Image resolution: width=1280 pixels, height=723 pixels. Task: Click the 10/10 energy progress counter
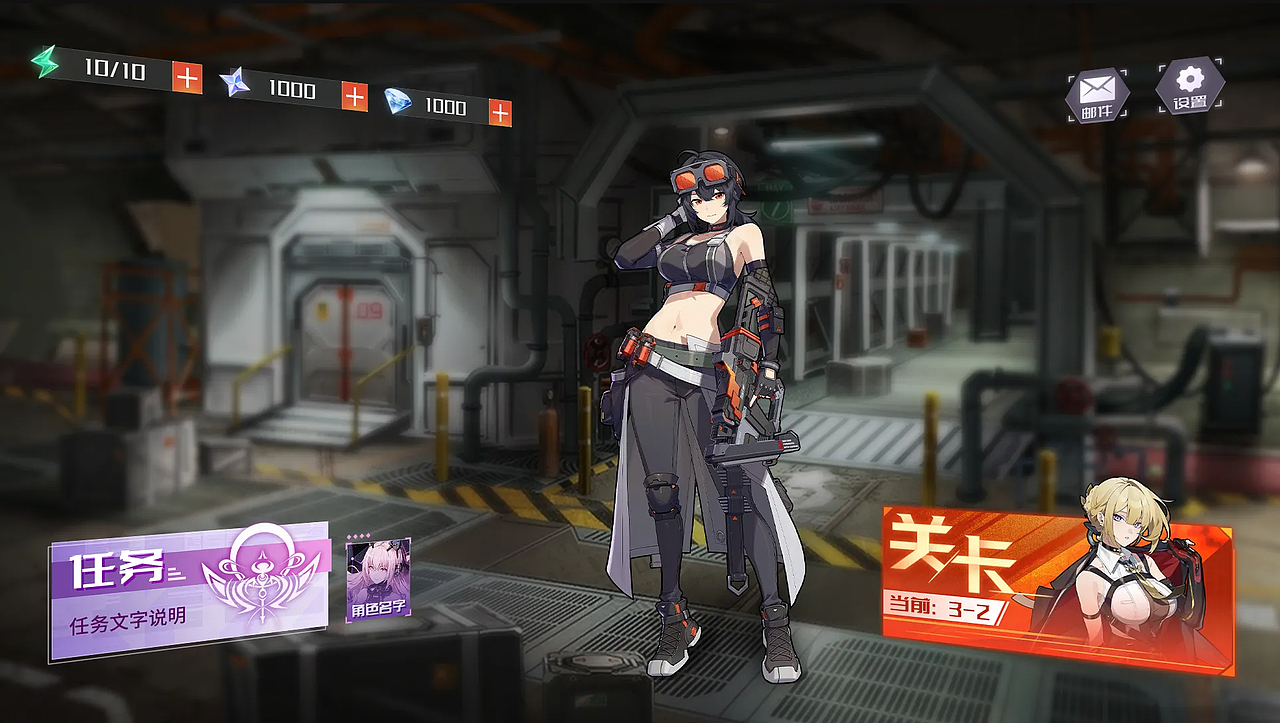(115, 71)
